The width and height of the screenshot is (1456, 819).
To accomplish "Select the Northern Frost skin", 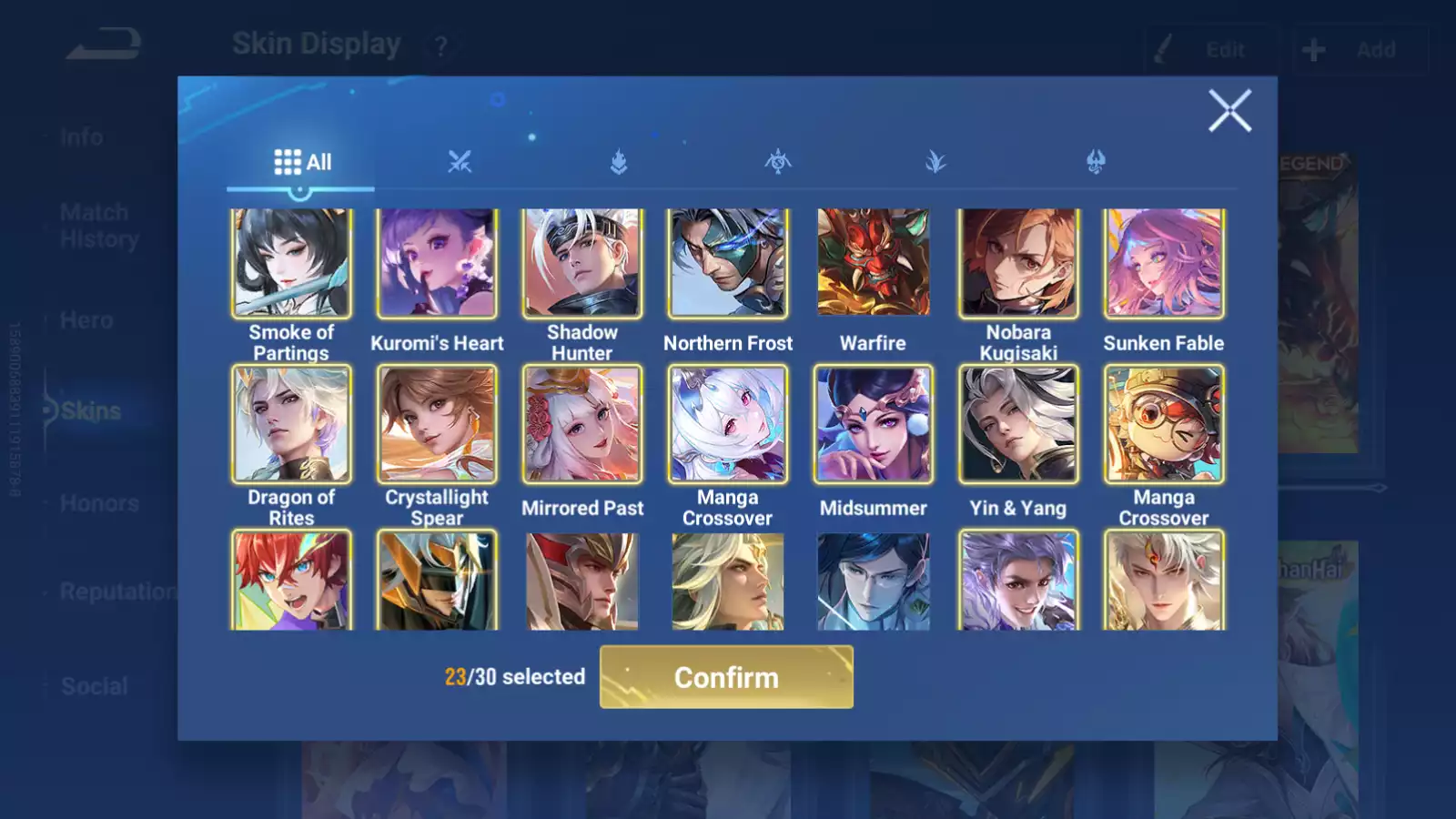I will point(728,263).
